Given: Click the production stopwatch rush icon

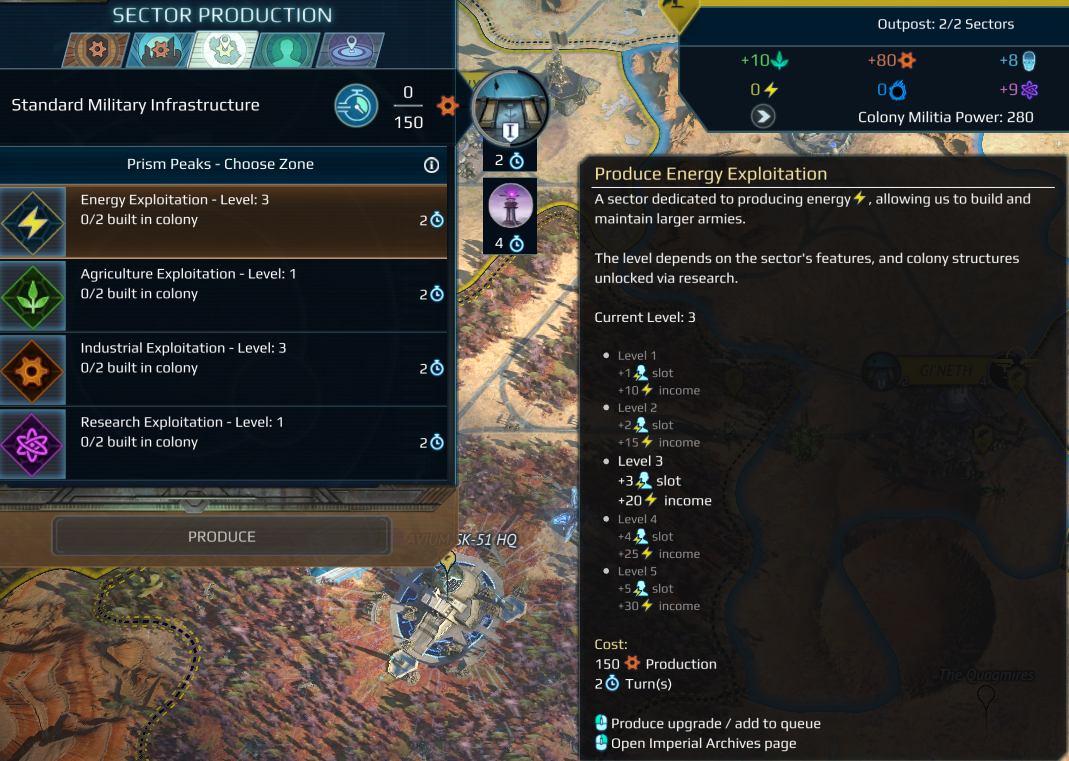Looking at the screenshot, I should 356,105.
